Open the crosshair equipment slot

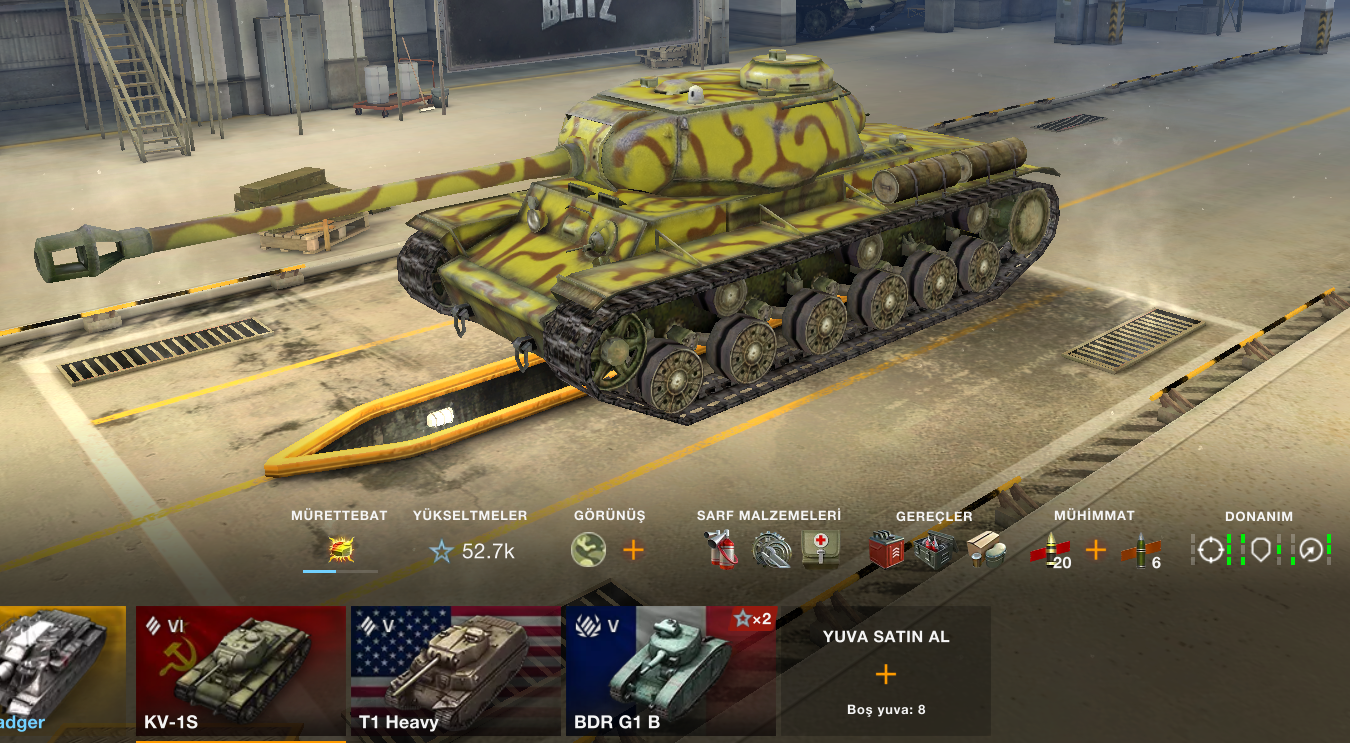tap(1211, 549)
